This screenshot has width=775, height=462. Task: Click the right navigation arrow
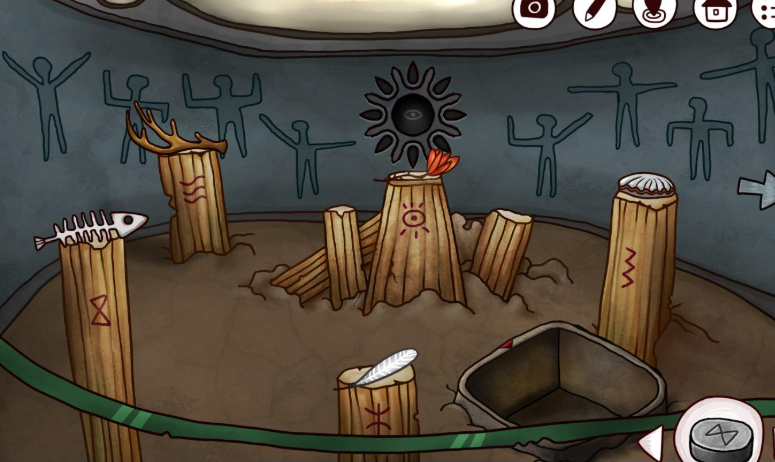point(755,187)
